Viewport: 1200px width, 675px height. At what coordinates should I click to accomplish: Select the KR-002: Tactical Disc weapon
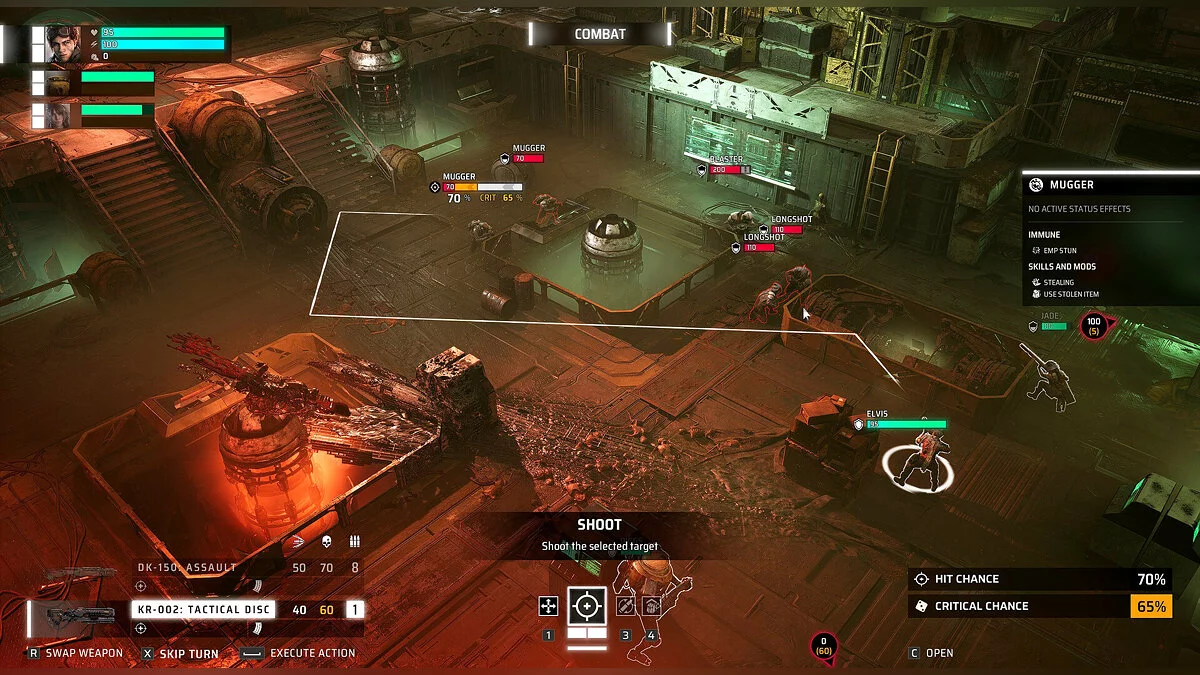[x=190, y=609]
